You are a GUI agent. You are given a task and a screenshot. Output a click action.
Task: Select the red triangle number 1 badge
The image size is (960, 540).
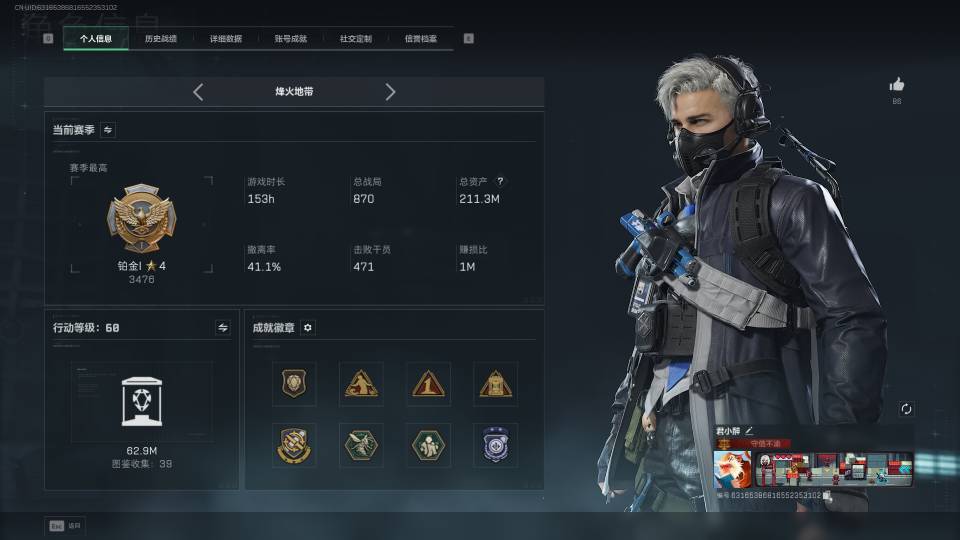(x=428, y=384)
